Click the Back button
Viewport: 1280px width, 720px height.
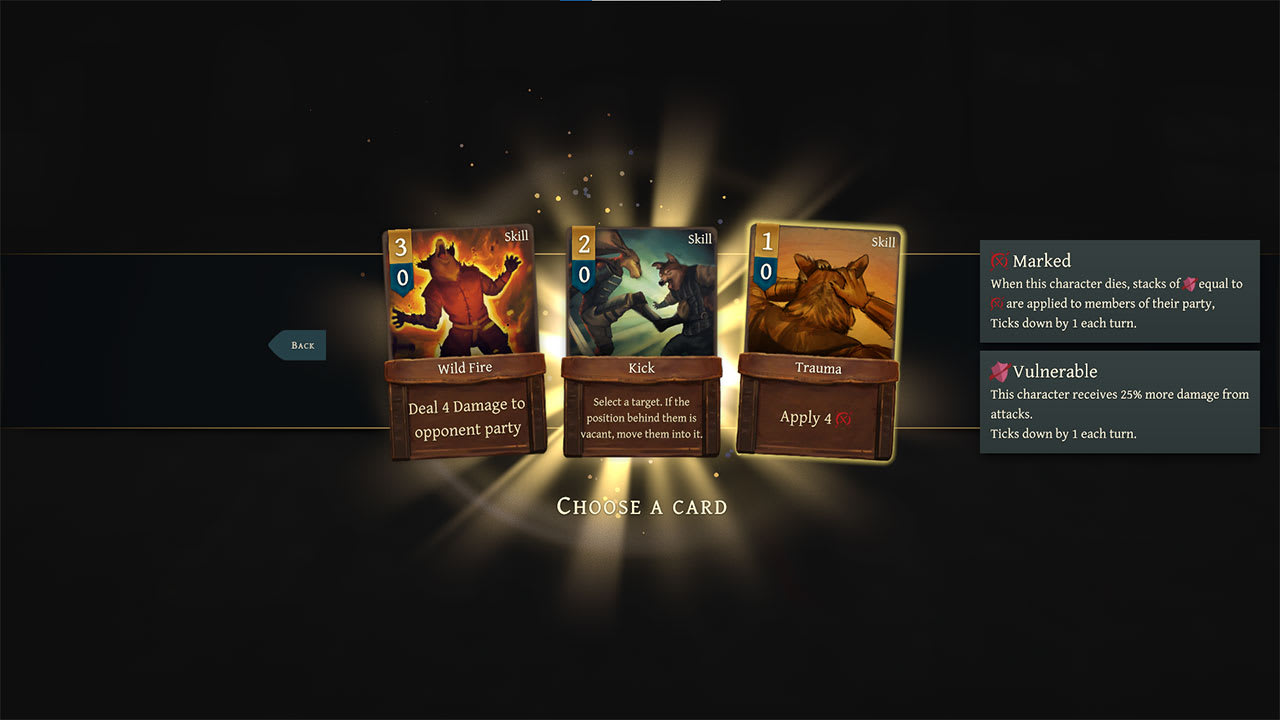pos(298,344)
